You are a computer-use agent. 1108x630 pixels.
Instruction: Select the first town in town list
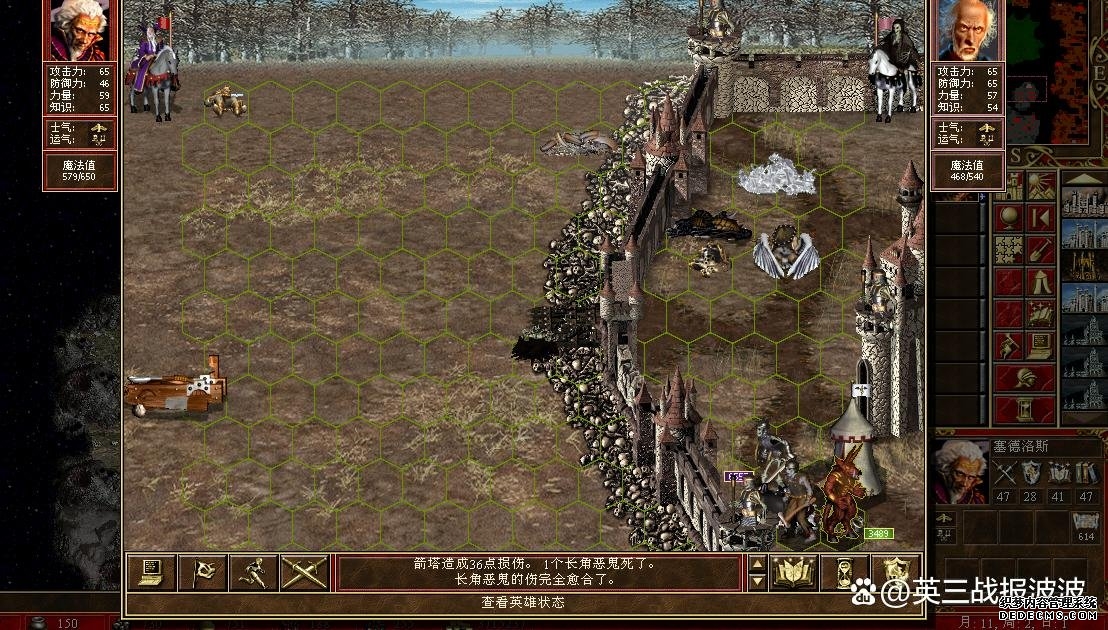click(1082, 202)
